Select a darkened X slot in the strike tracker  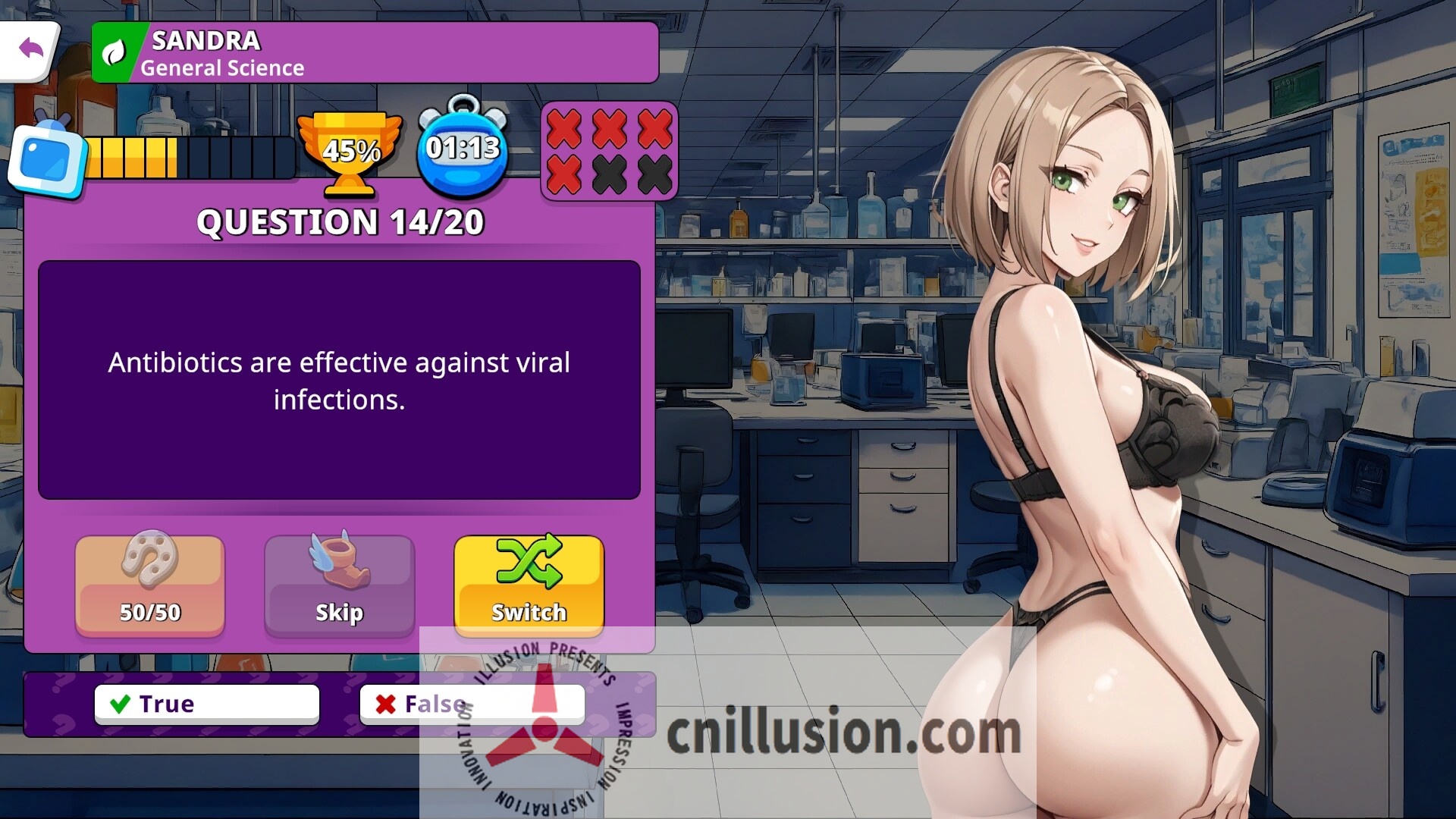[610, 174]
